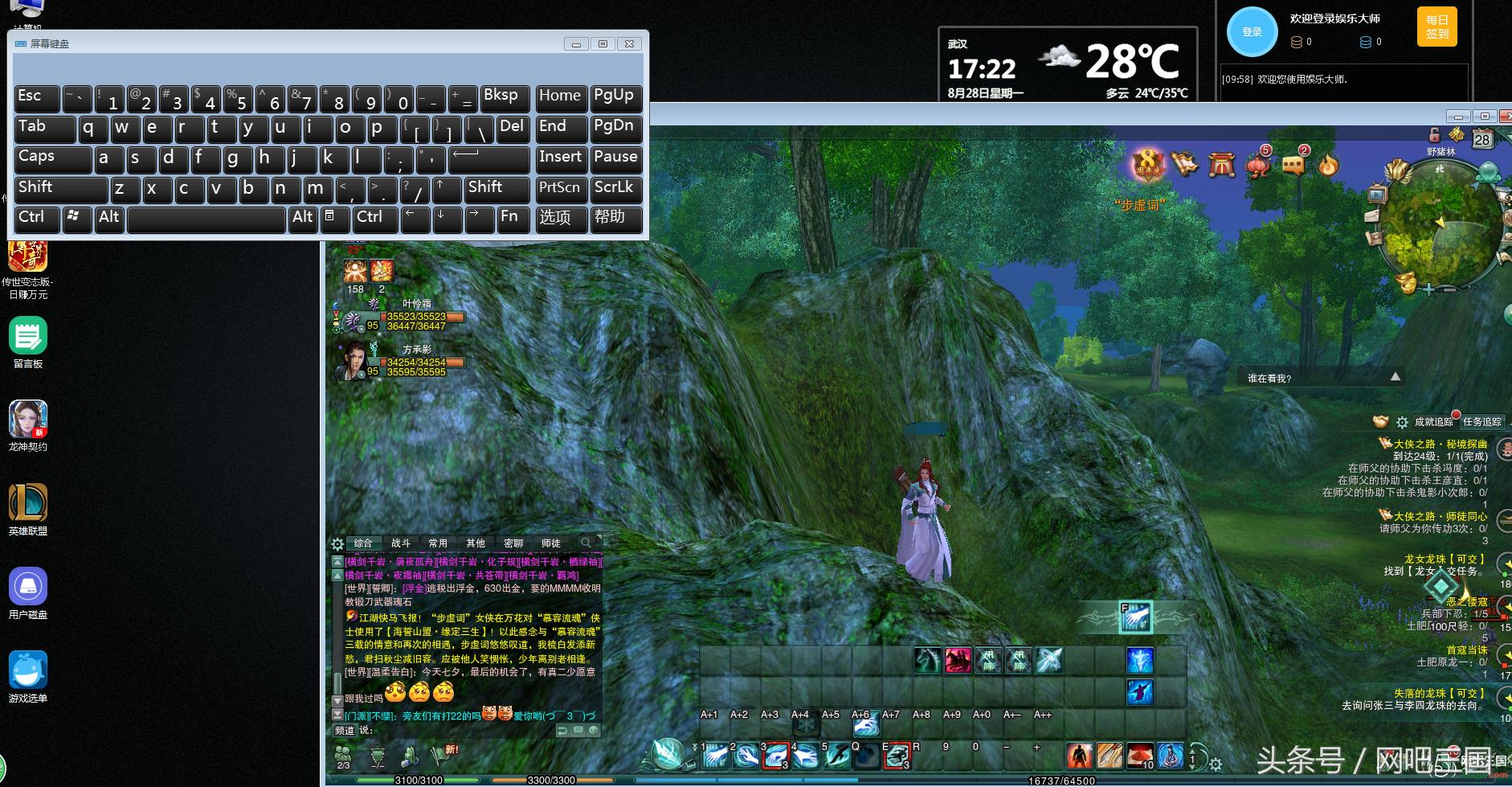
Task: Switch to 成就追踪 achievement tracking tab
Action: [x=1434, y=422]
